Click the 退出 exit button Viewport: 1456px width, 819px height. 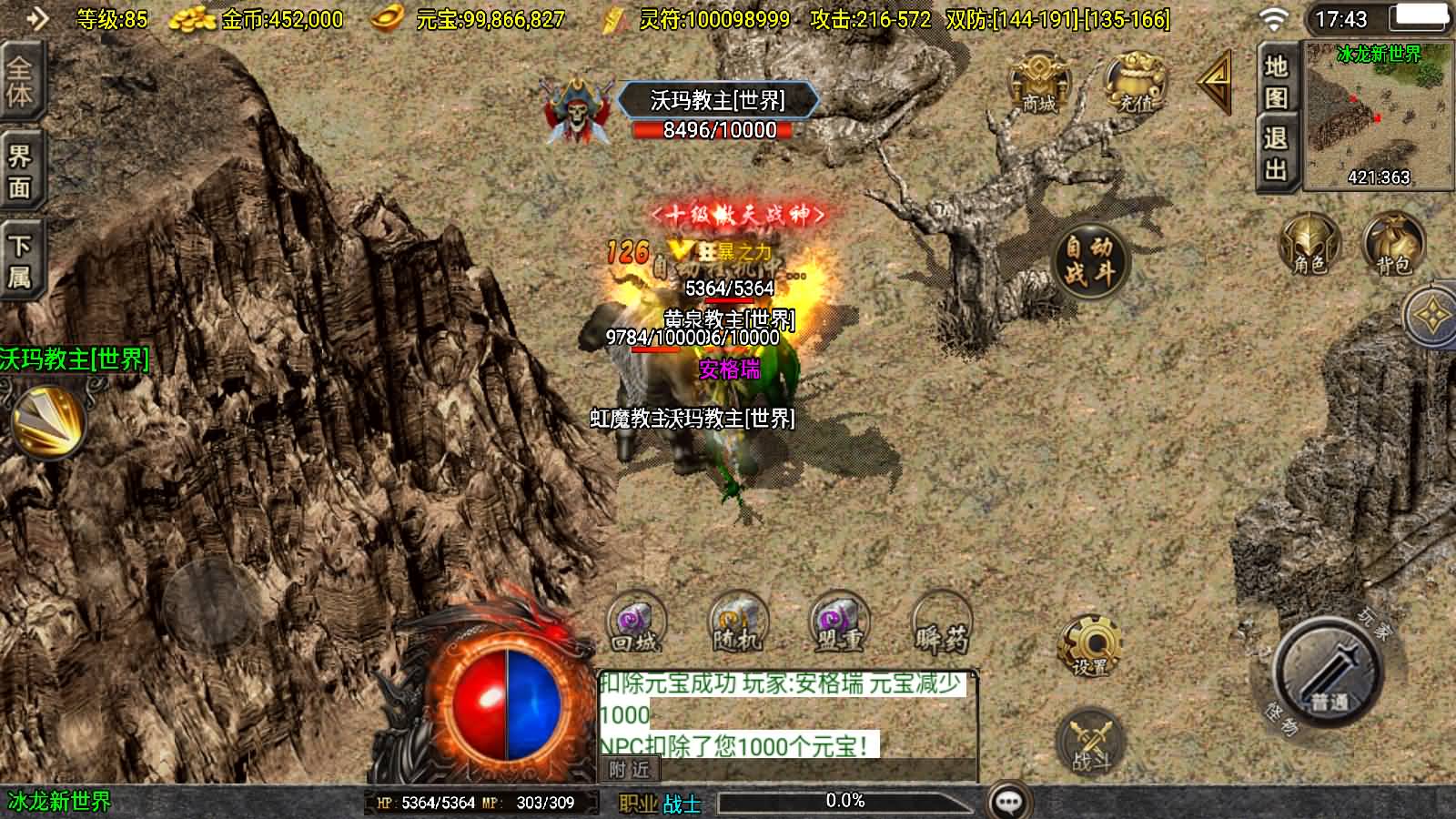[1276, 153]
